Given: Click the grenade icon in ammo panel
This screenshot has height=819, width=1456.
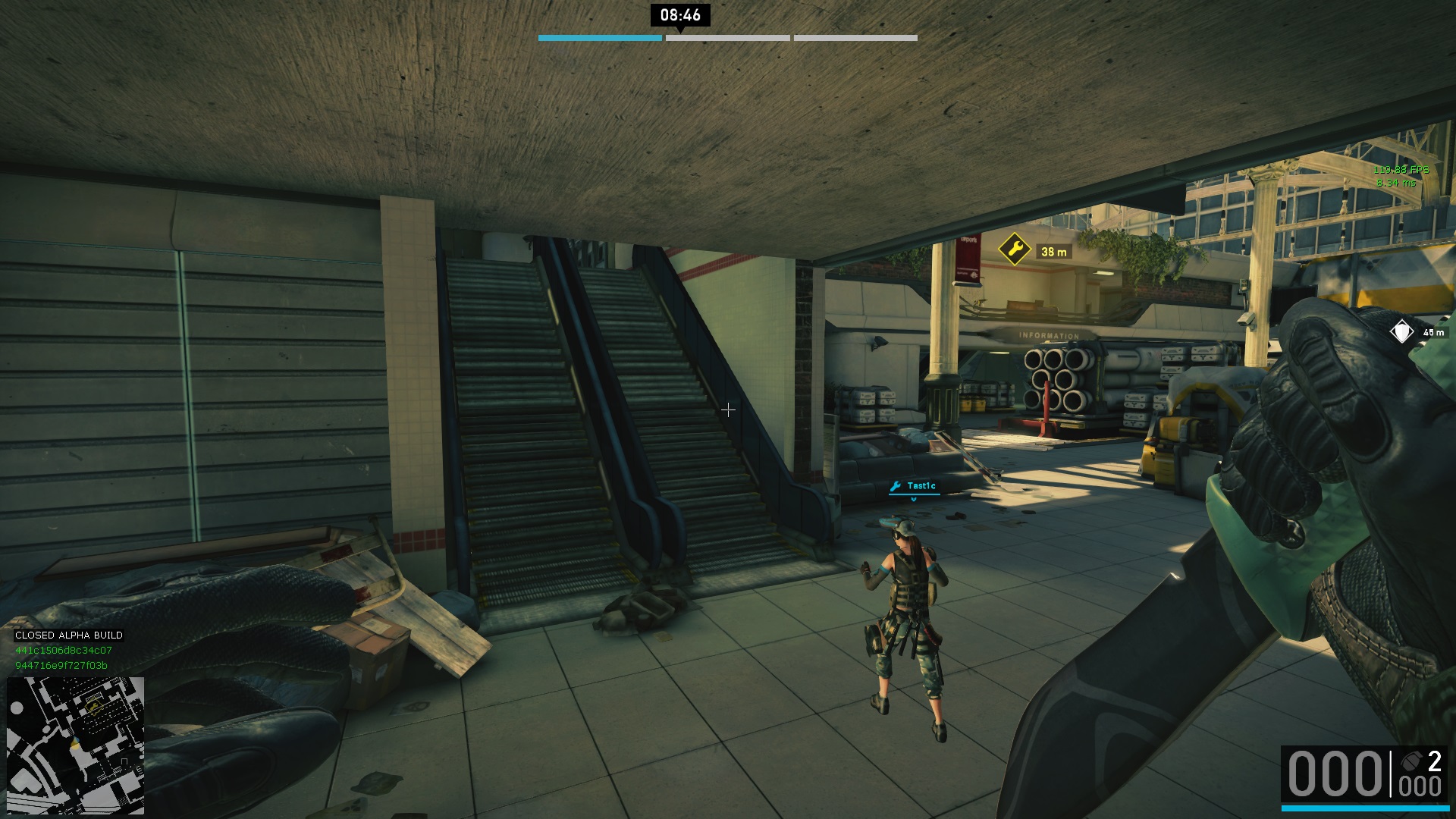Looking at the screenshot, I should tap(1410, 761).
